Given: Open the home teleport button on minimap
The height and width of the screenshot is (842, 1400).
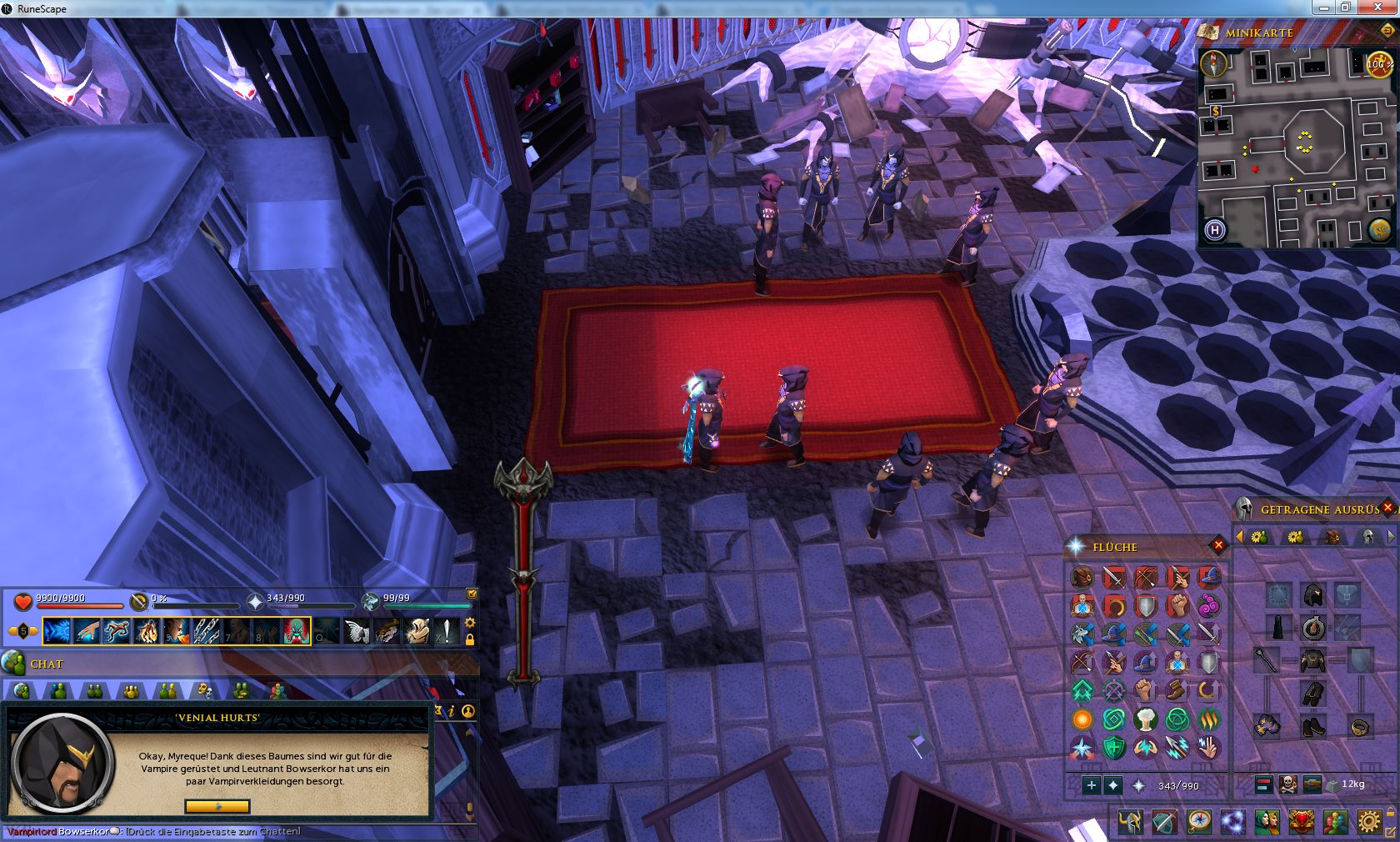Looking at the screenshot, I should point(1215,230).
